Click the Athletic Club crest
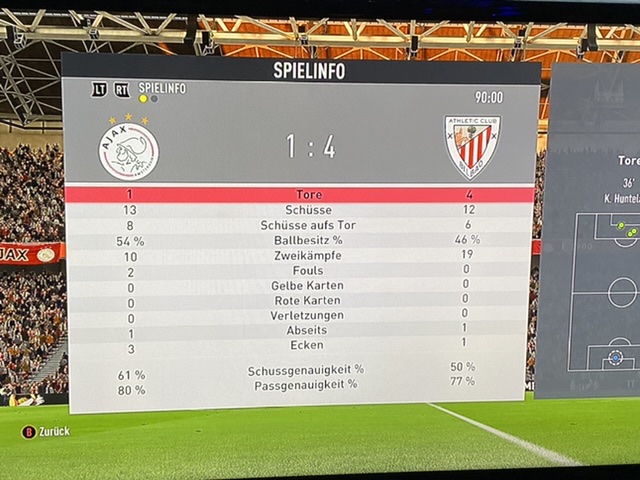 click(x=472, y=146)
